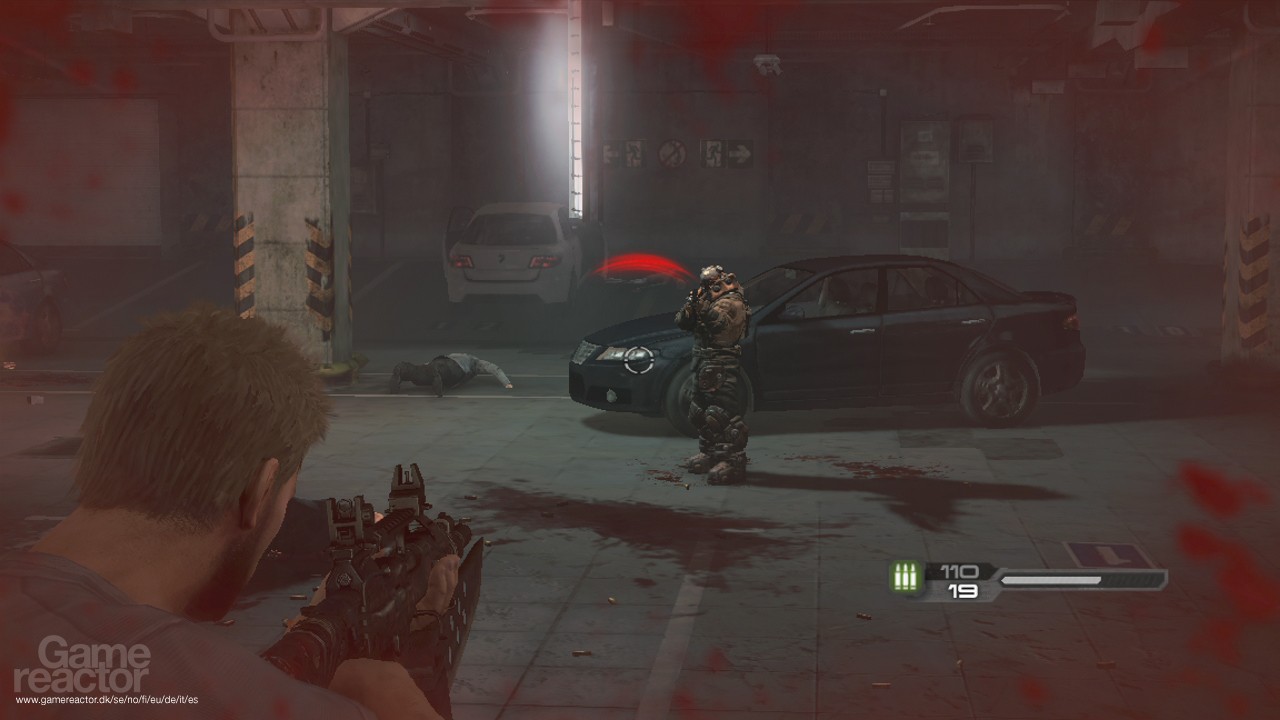
Task: Click the green ammo type icon
Action: 906,579
